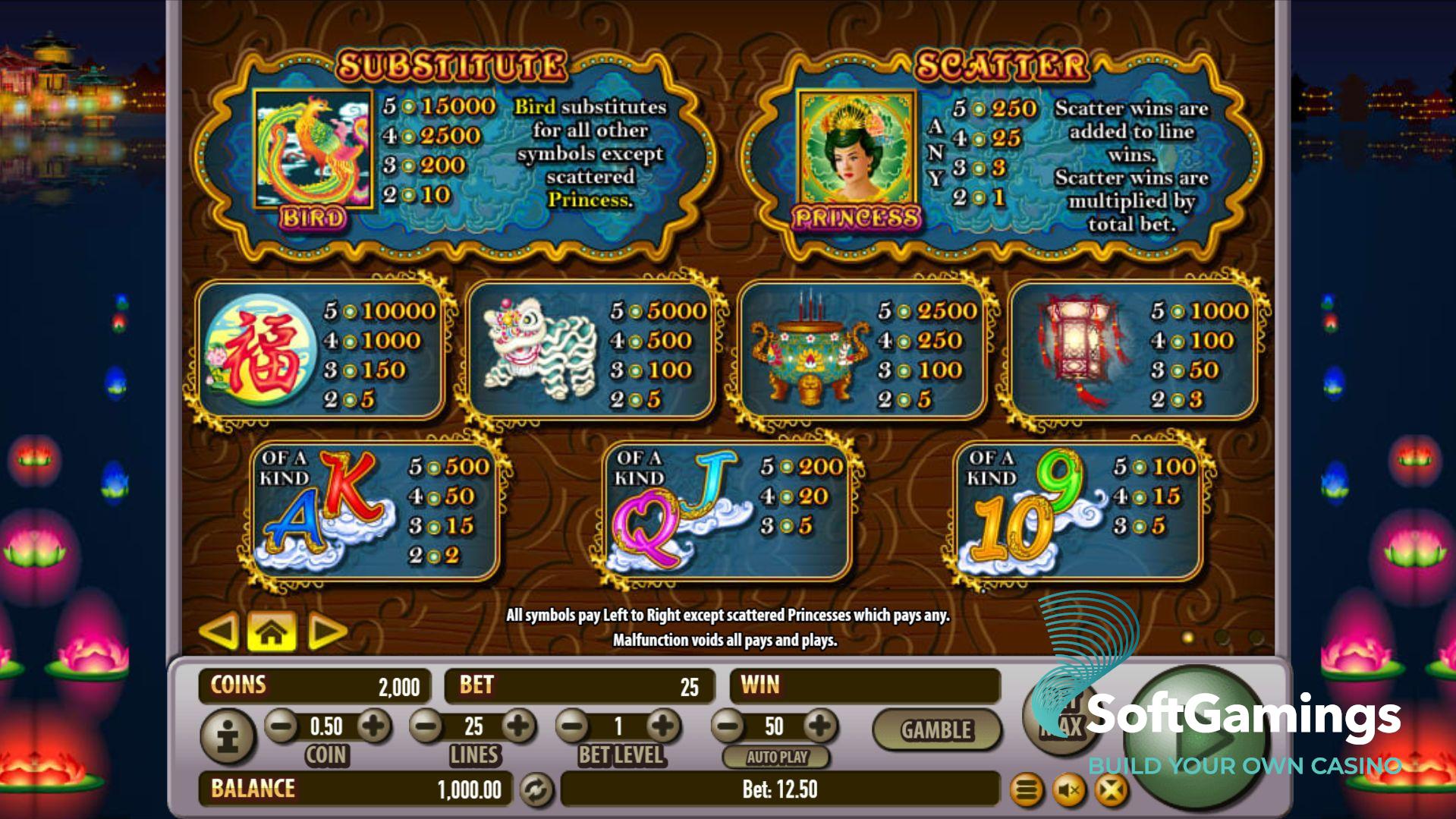The image size is (1456, 819).
Task: Decrease the auto play spin count
Action: point(728,726)
